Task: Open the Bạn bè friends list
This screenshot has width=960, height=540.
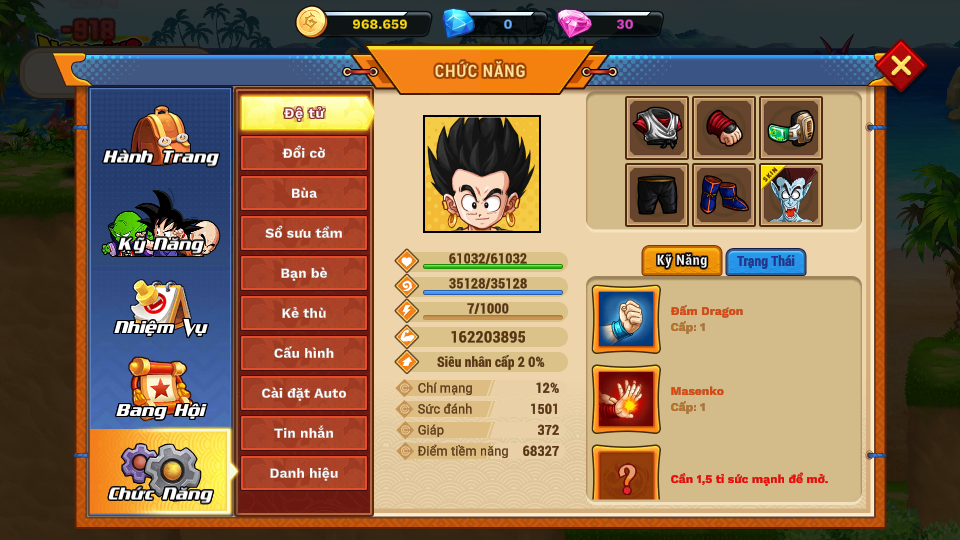Action: coord(304,273)
